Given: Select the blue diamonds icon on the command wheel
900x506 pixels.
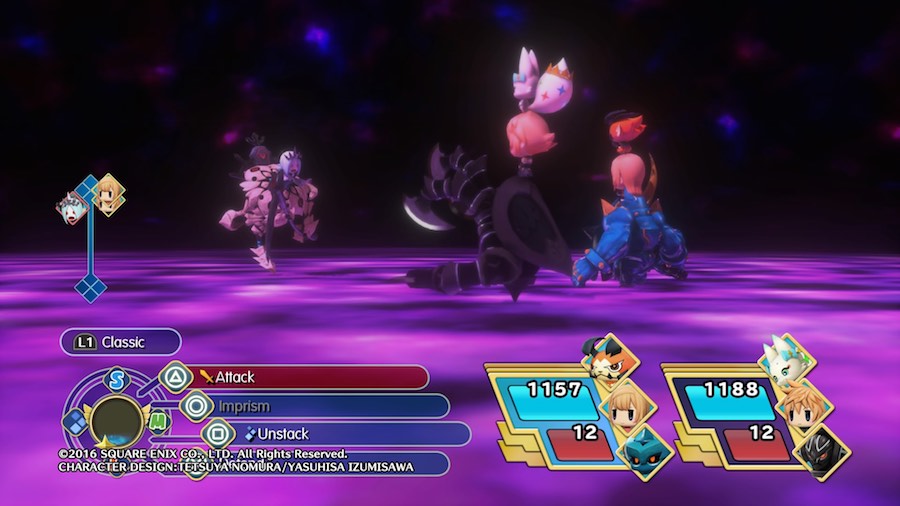Looking at the screenshot, I should point(76,421).
